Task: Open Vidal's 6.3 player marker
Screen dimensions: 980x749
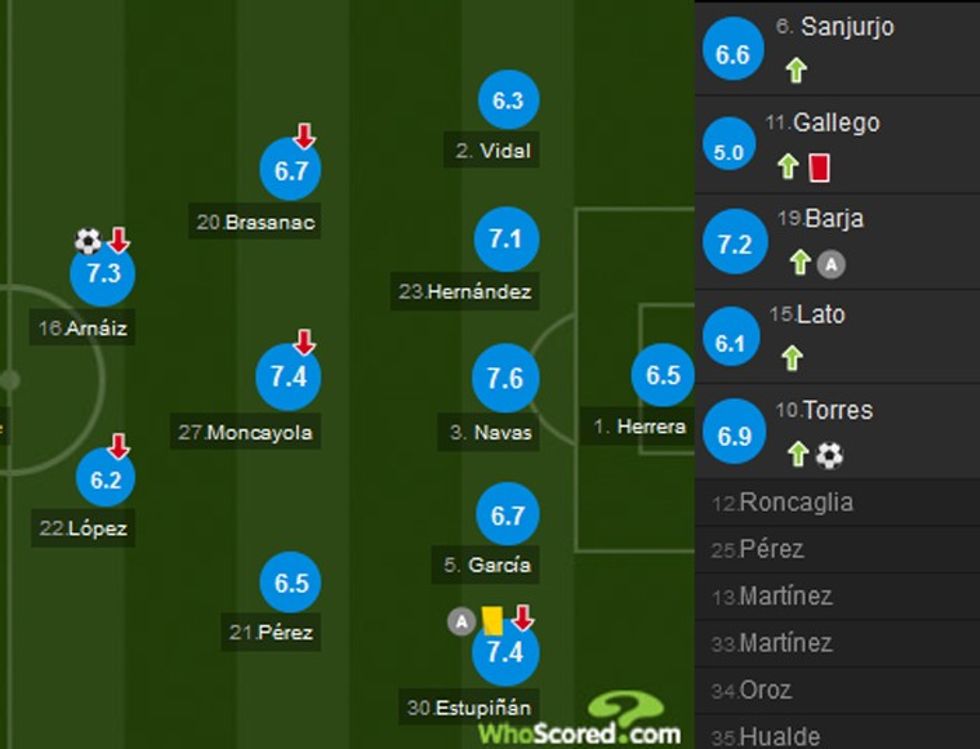Action: [508, 101]
